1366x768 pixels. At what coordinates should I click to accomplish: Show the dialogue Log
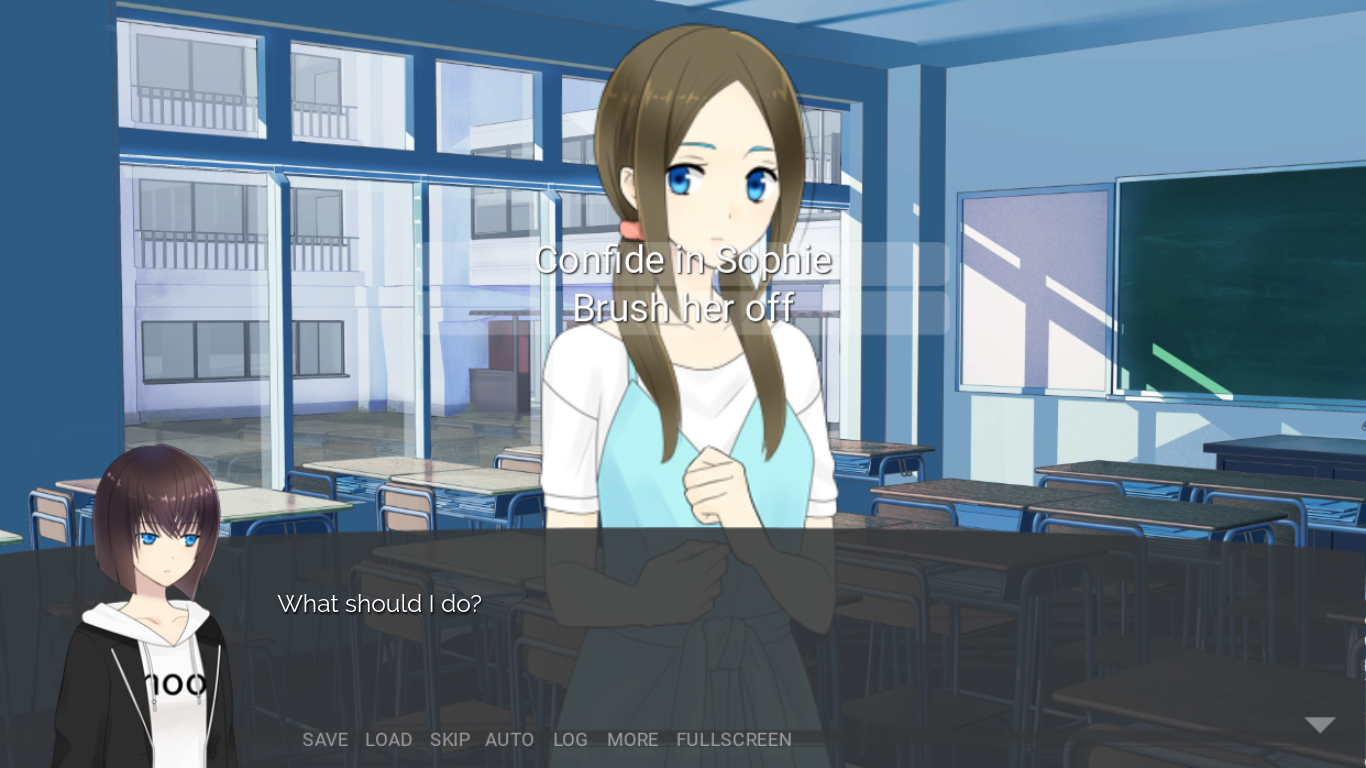coord(570,740)
